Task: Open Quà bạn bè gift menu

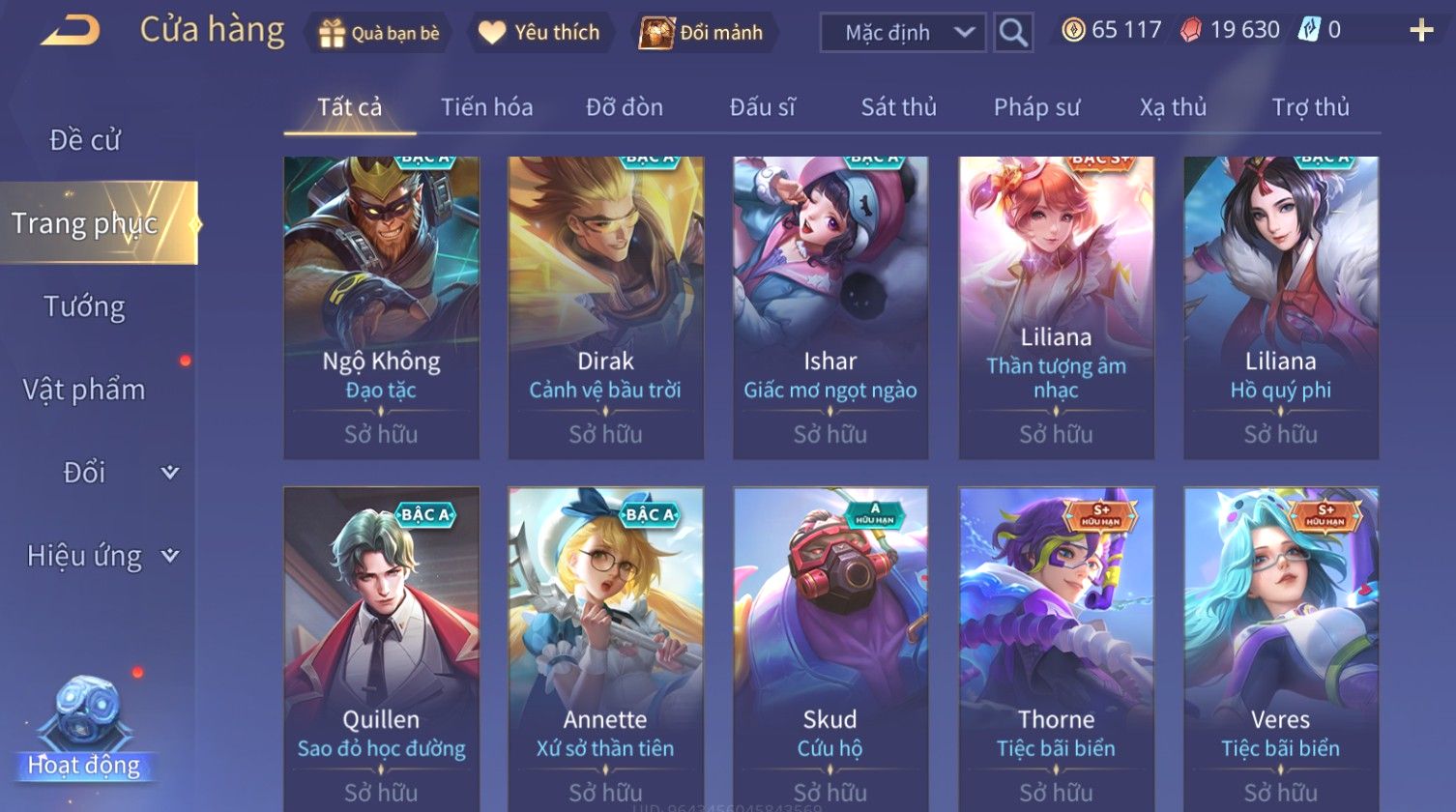Action: [379, 33]
